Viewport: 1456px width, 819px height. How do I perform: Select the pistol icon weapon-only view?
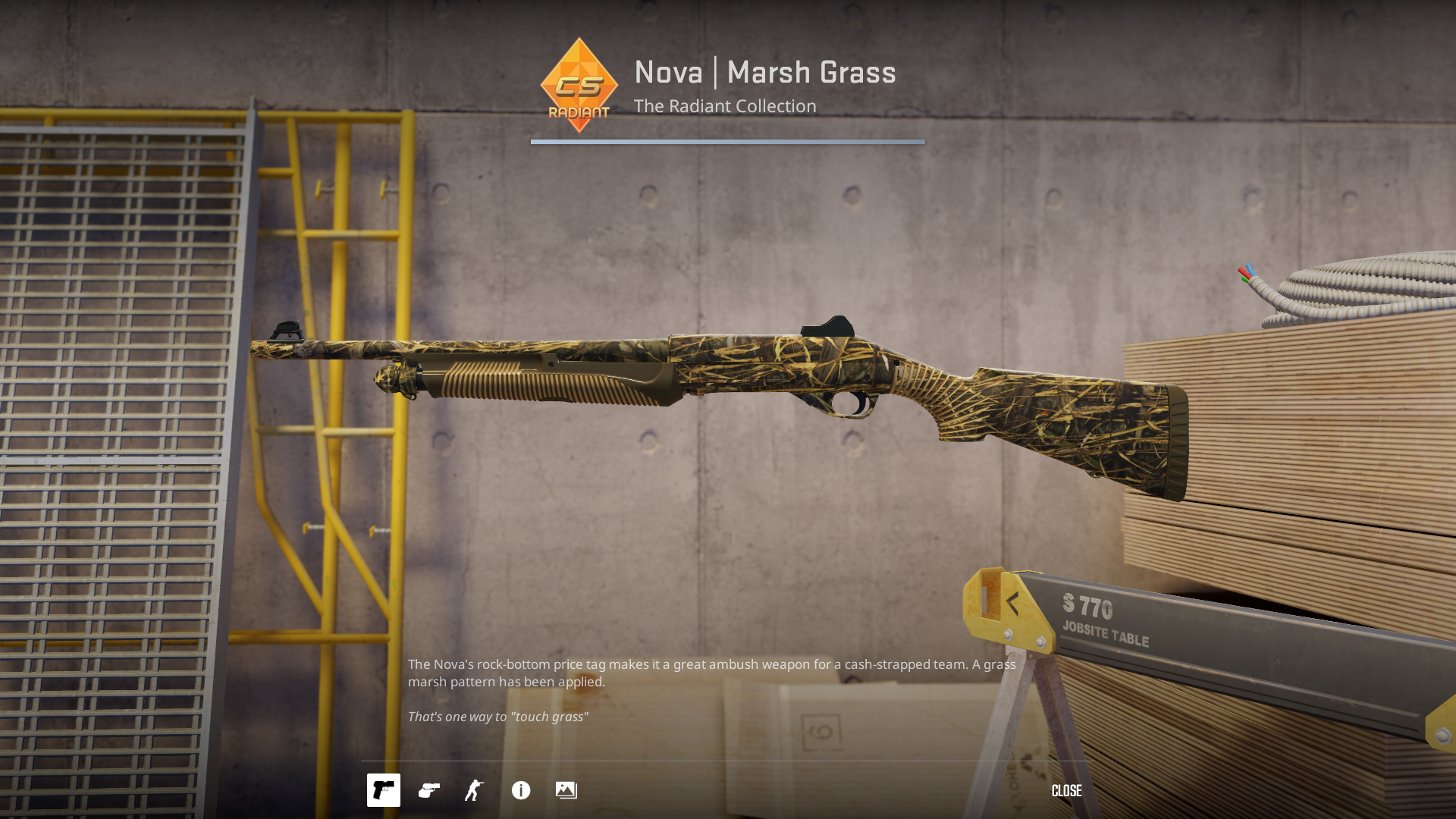click(x=384, y=790)
